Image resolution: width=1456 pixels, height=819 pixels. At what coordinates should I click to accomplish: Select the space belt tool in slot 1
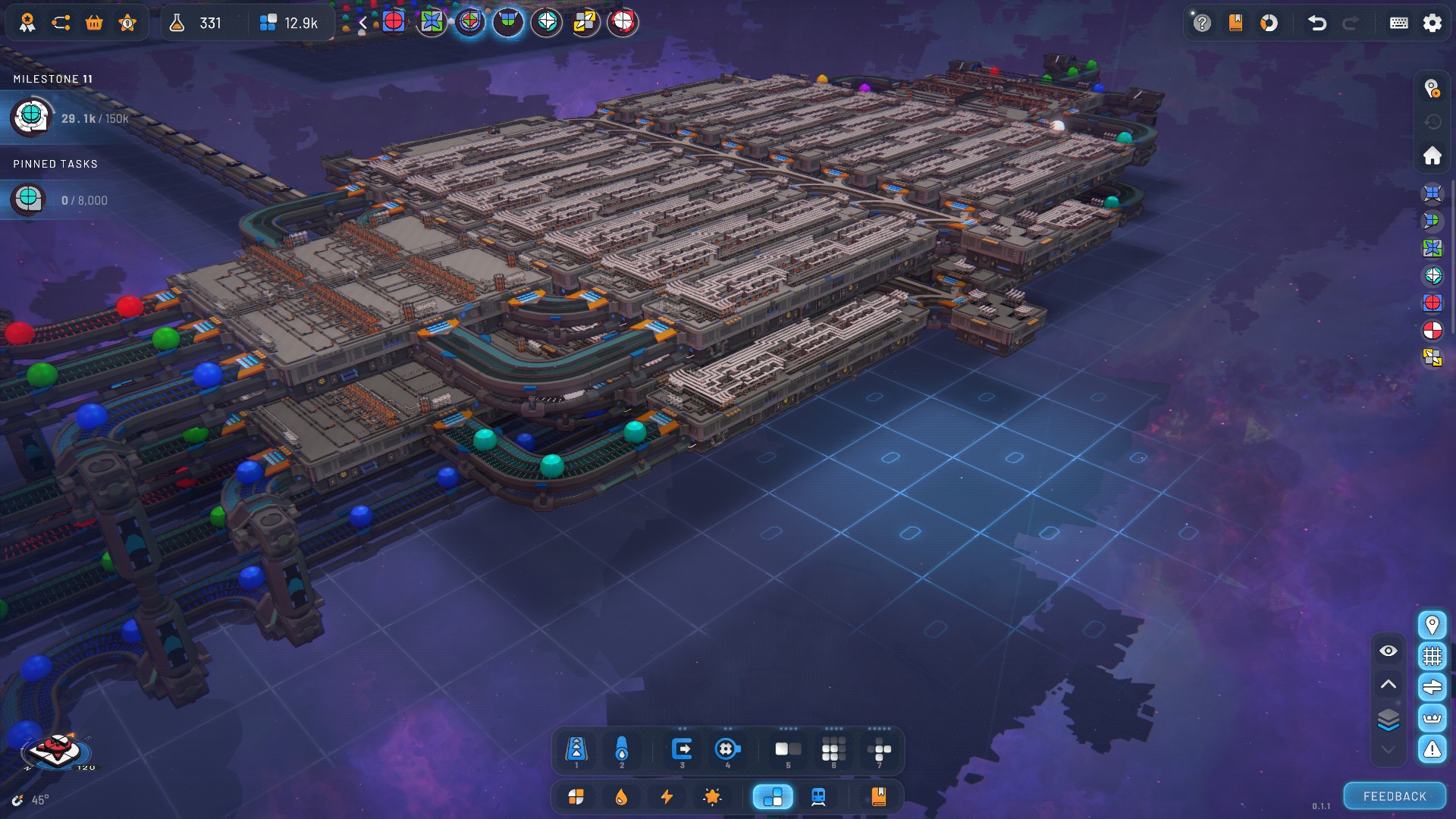[576, 750]
